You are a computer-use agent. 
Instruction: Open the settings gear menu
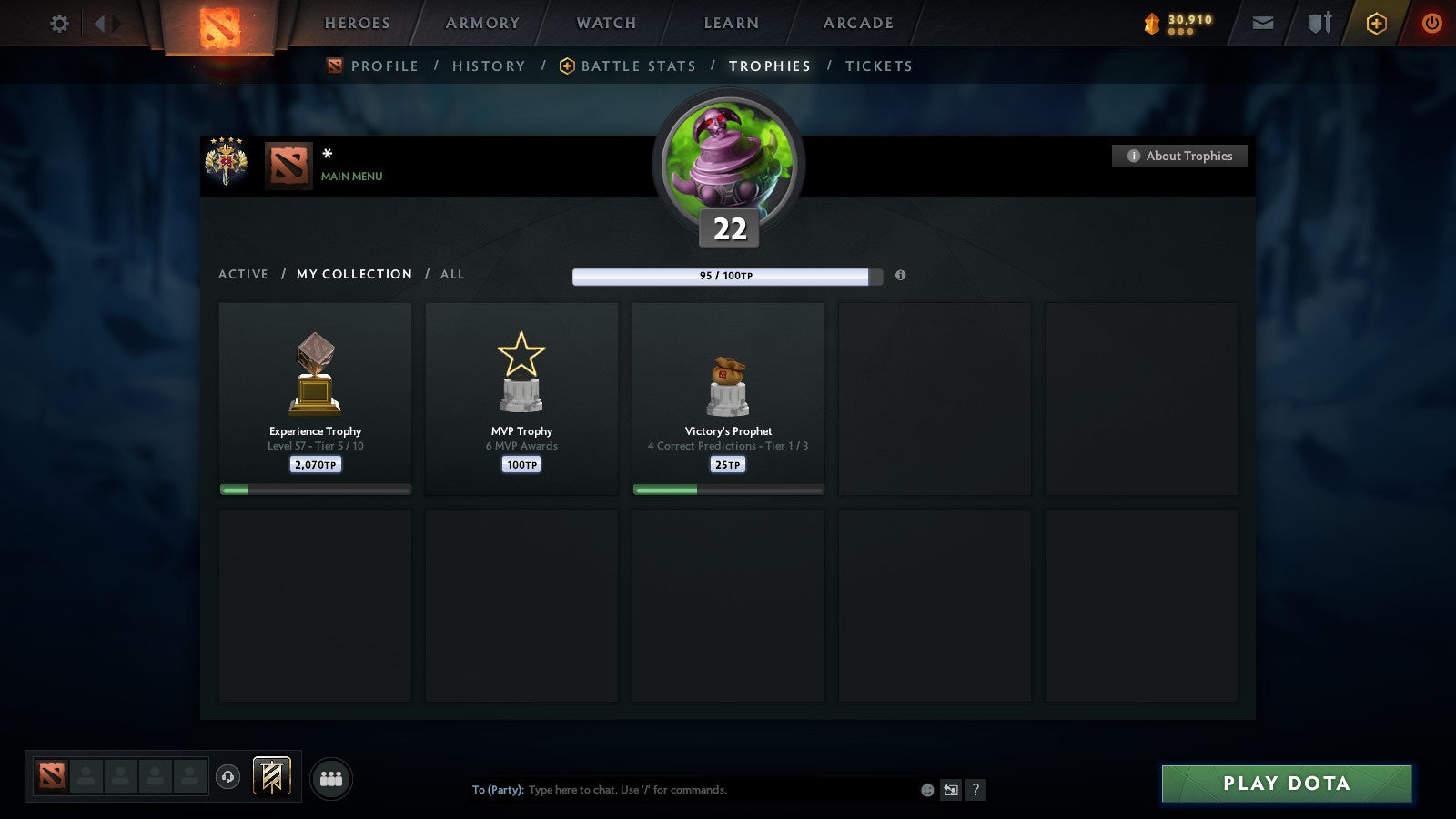pyautogui.click(x=58, y=24)
